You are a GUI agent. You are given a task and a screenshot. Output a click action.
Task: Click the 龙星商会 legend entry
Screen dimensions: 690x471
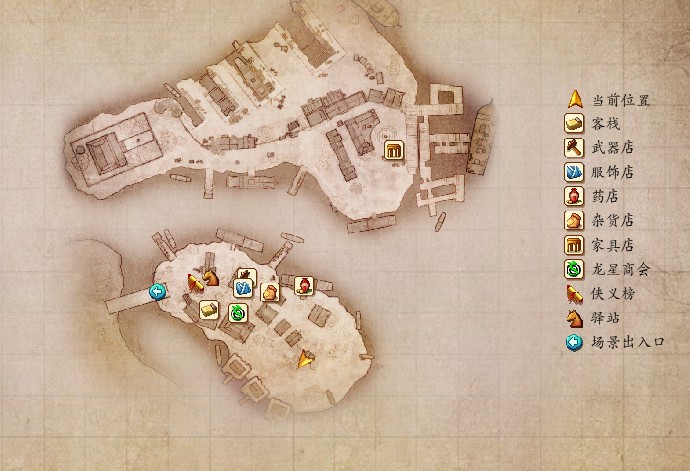[x=620, y=269]
